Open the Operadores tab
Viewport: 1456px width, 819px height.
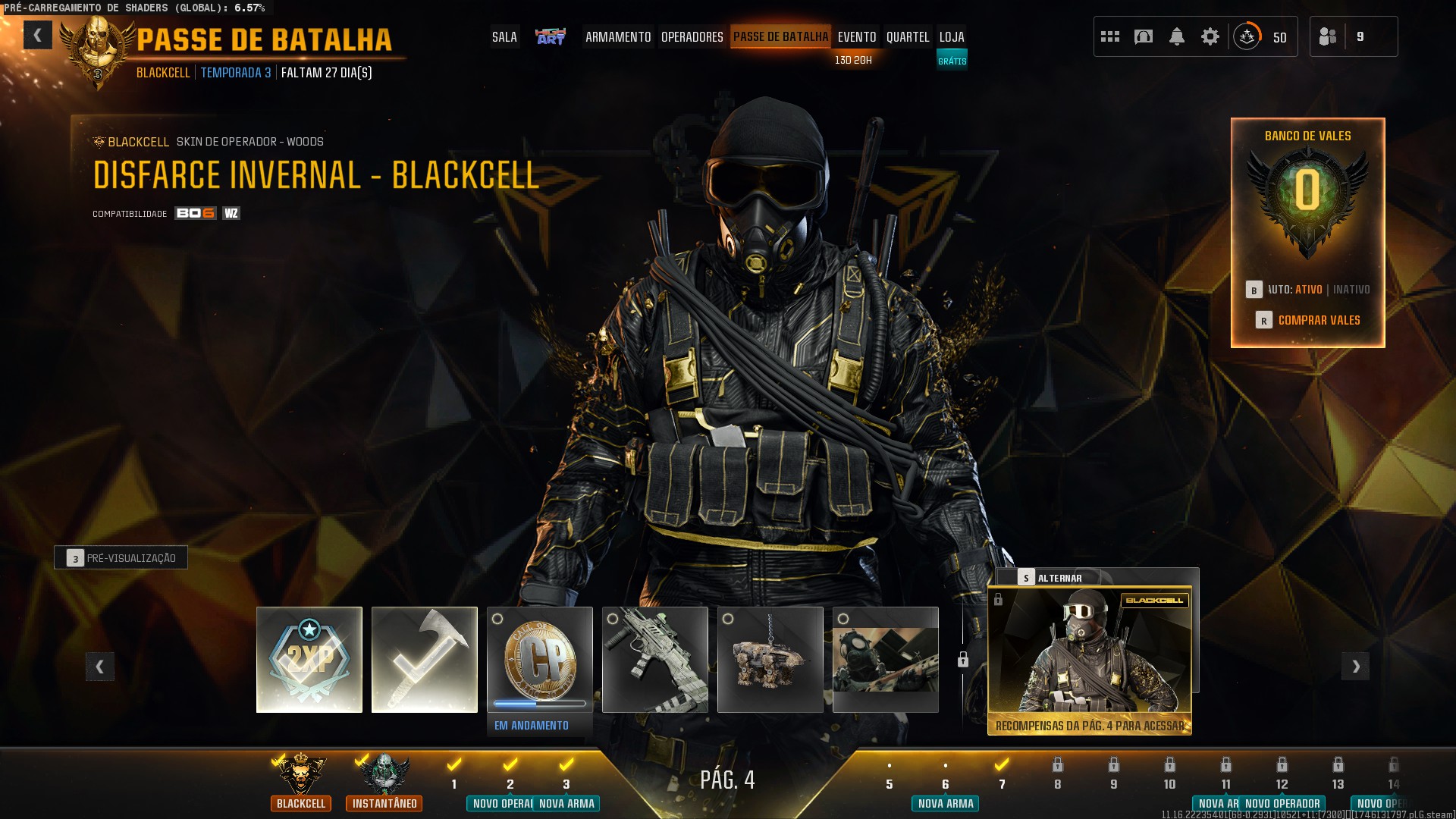pyautogui.click(x=692, y=36)
